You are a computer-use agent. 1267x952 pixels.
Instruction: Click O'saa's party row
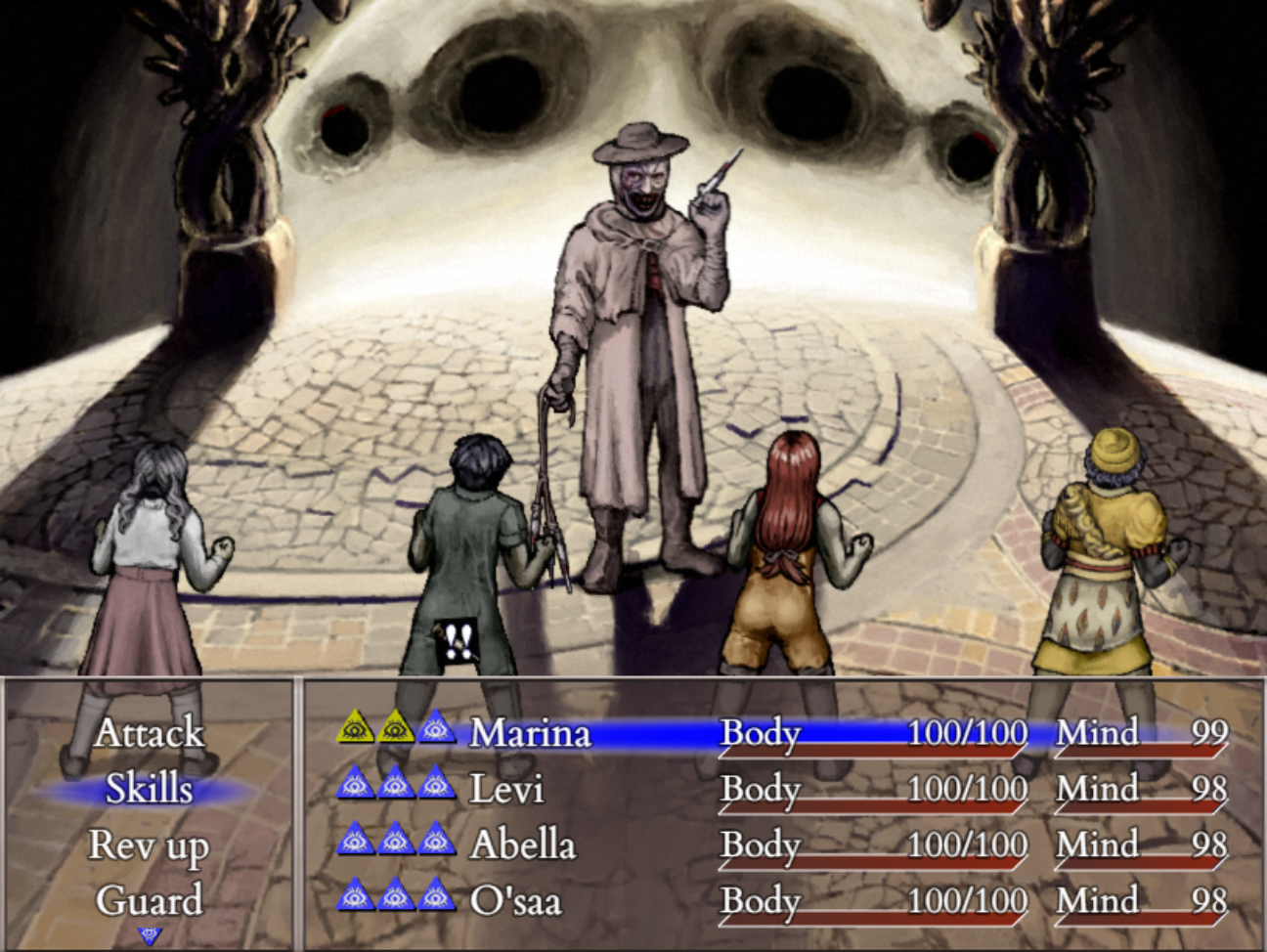click(515, 900)
